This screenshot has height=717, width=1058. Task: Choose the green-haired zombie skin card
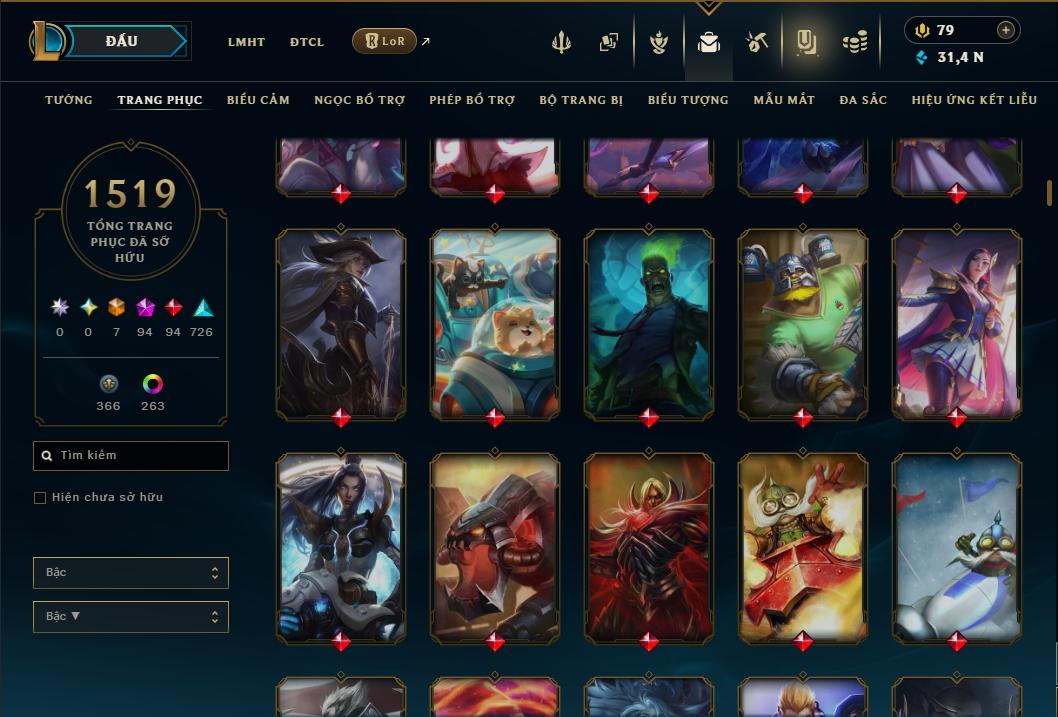[649, 324]
